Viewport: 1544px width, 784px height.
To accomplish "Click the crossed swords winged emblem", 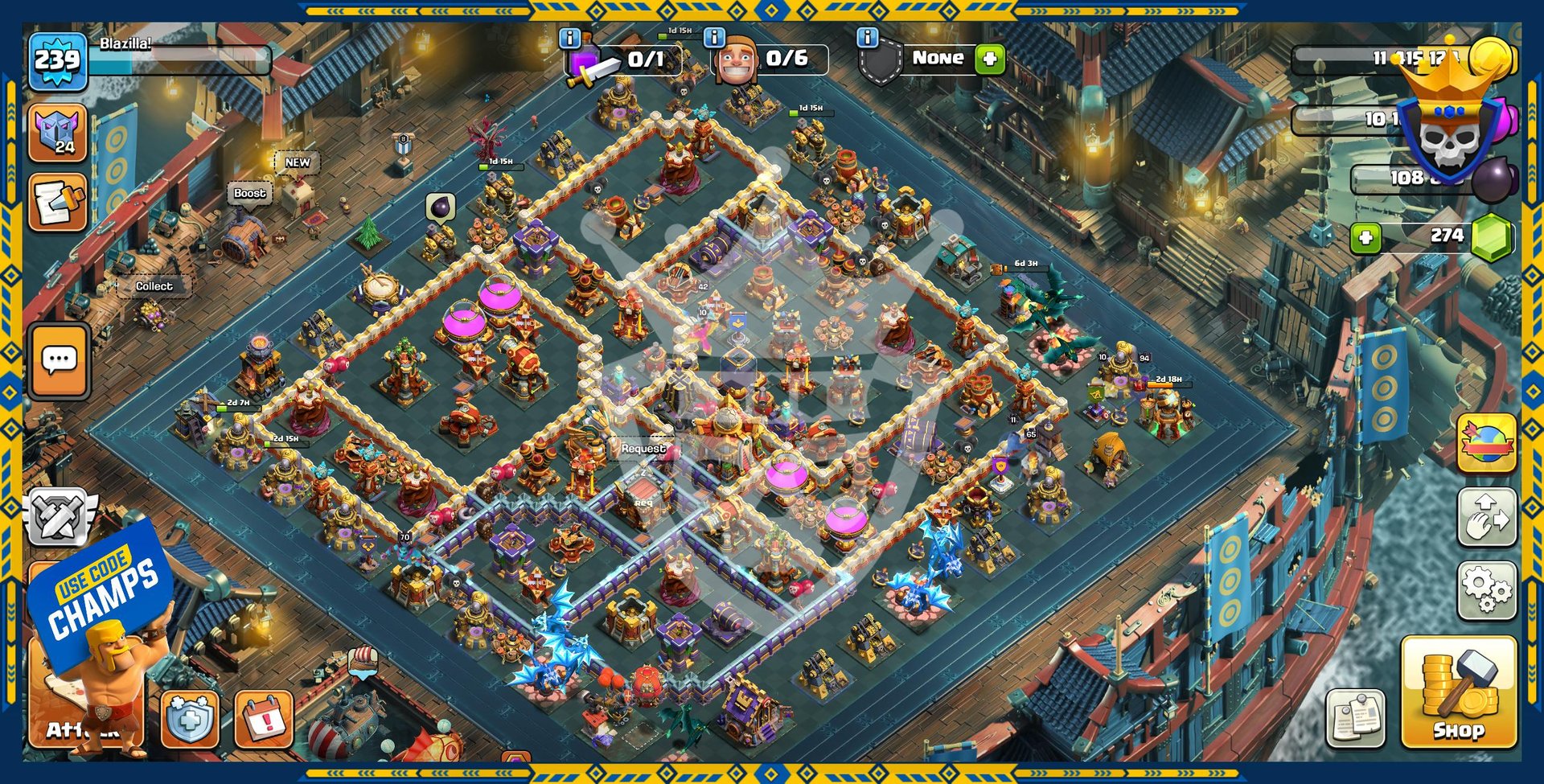I will (59, 515).
